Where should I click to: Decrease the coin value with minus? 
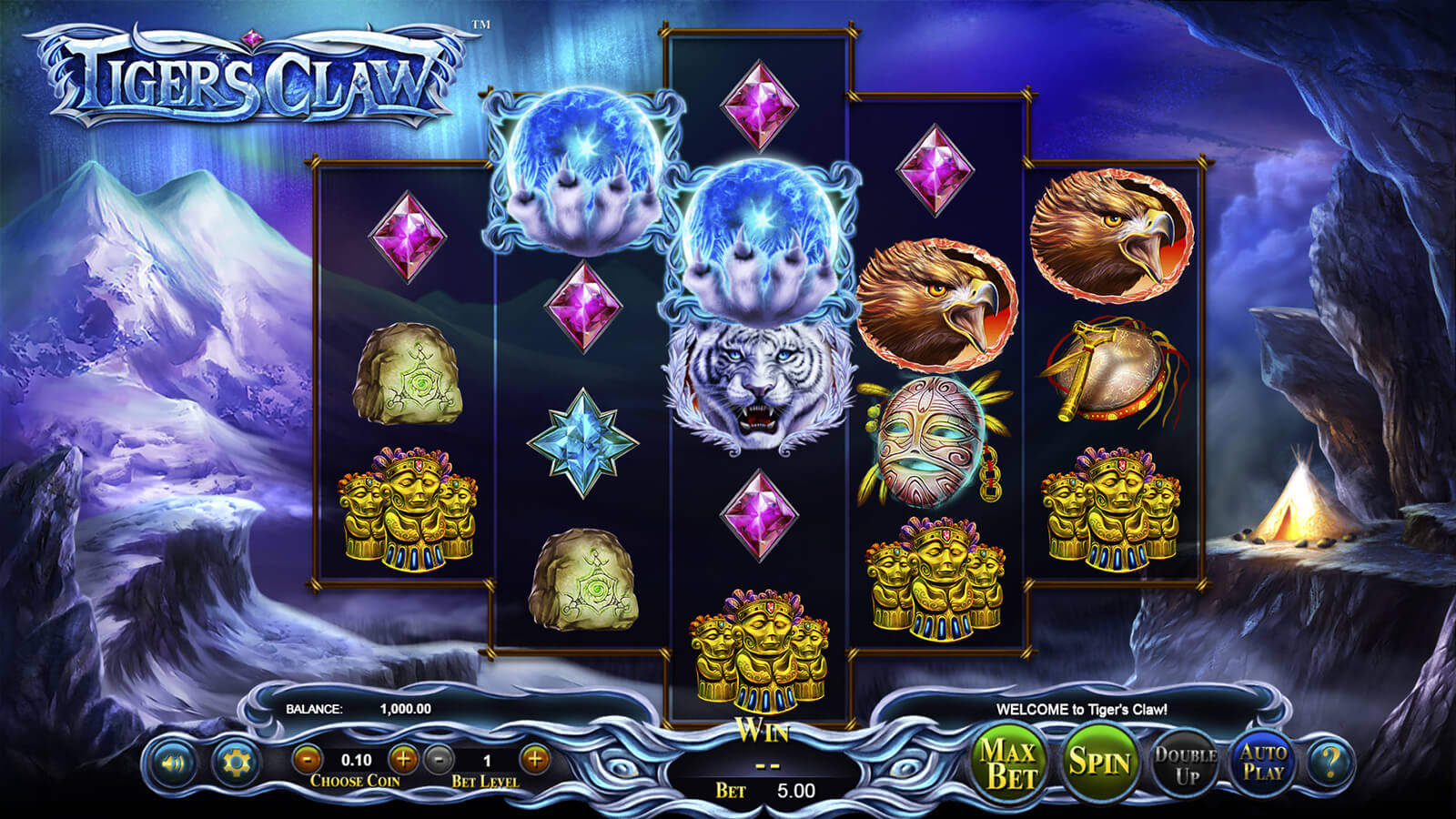coord(308,758)
